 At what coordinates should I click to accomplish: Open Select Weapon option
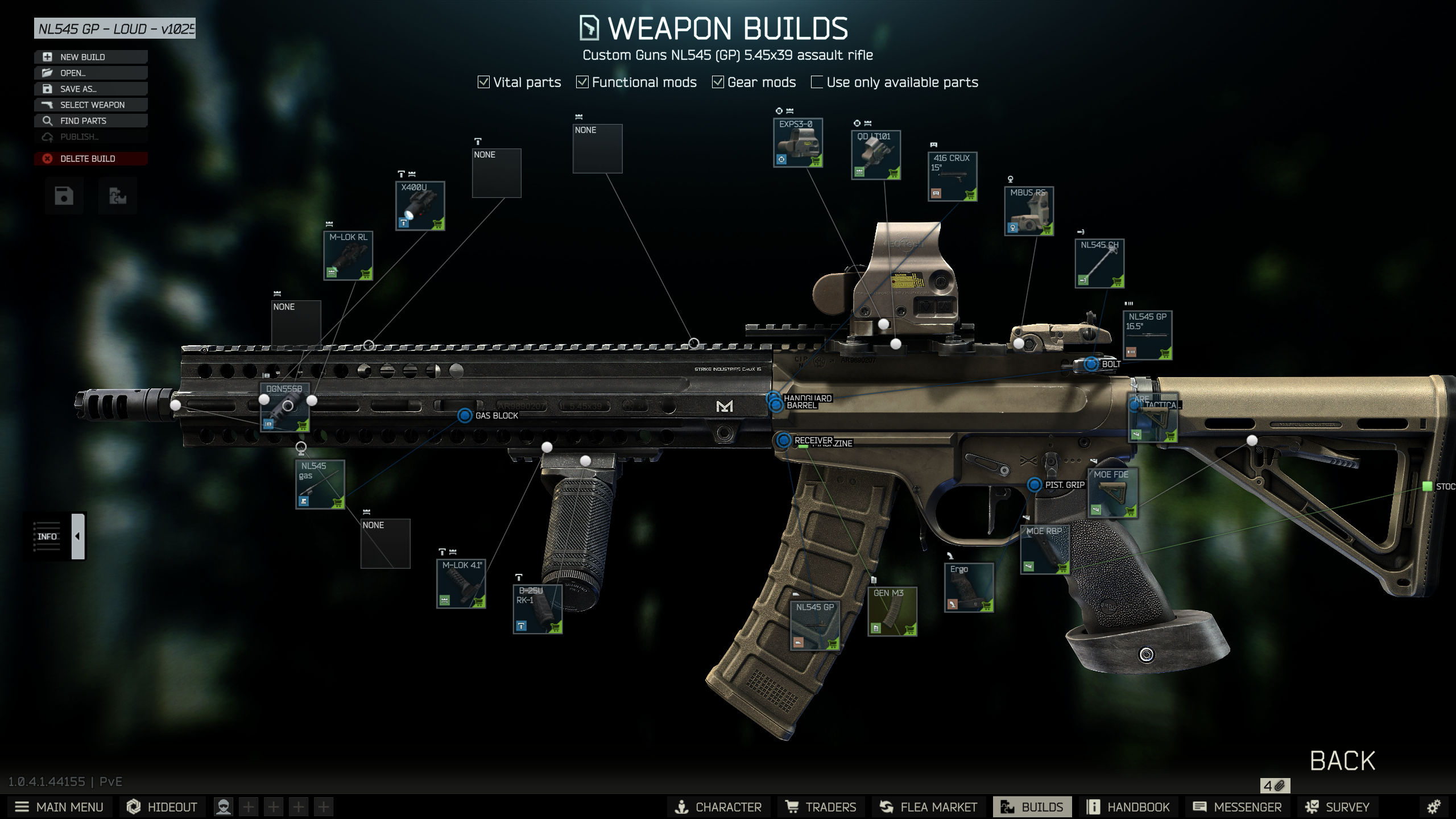point(90,105)
